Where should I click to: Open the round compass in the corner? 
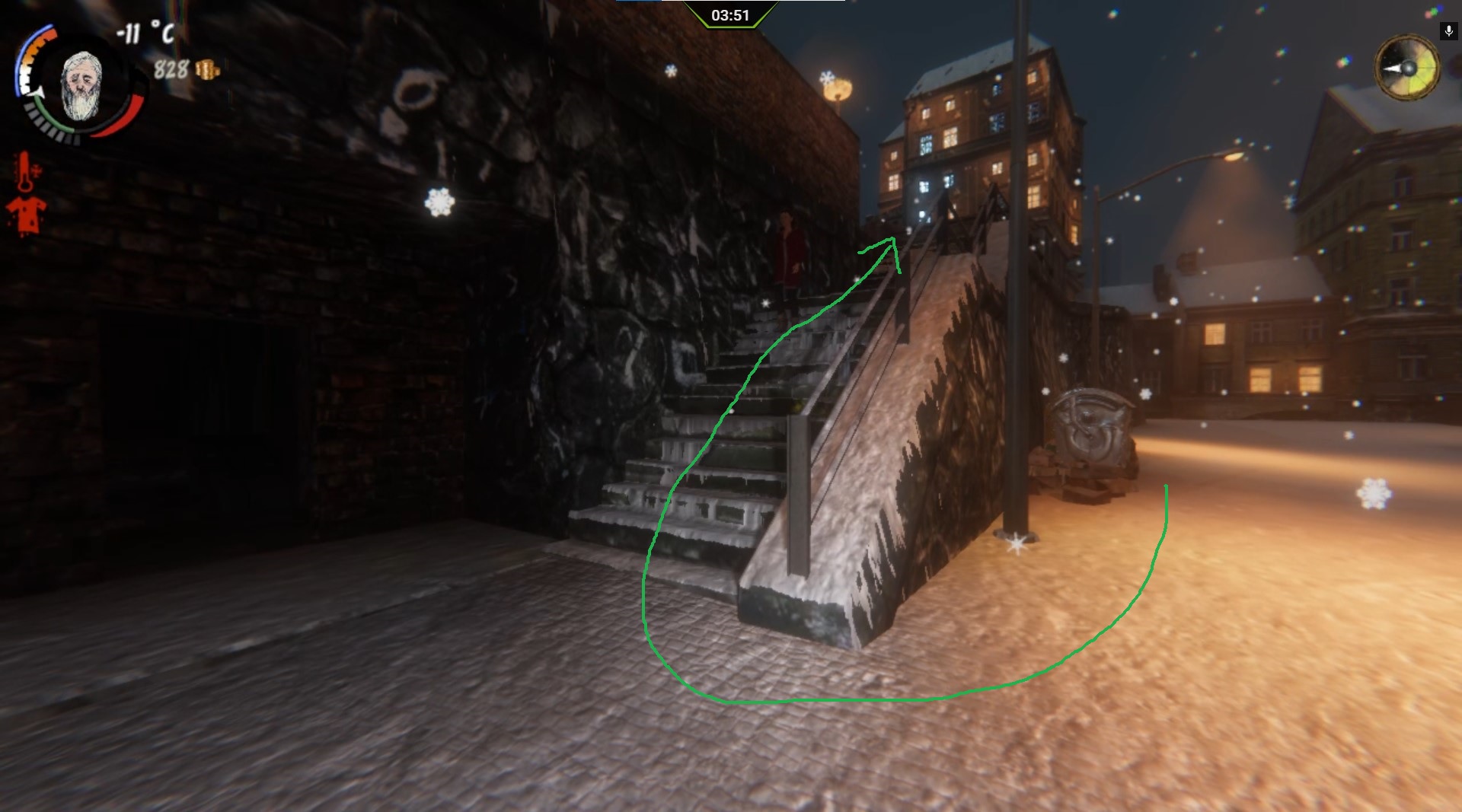pos(1407,68)
